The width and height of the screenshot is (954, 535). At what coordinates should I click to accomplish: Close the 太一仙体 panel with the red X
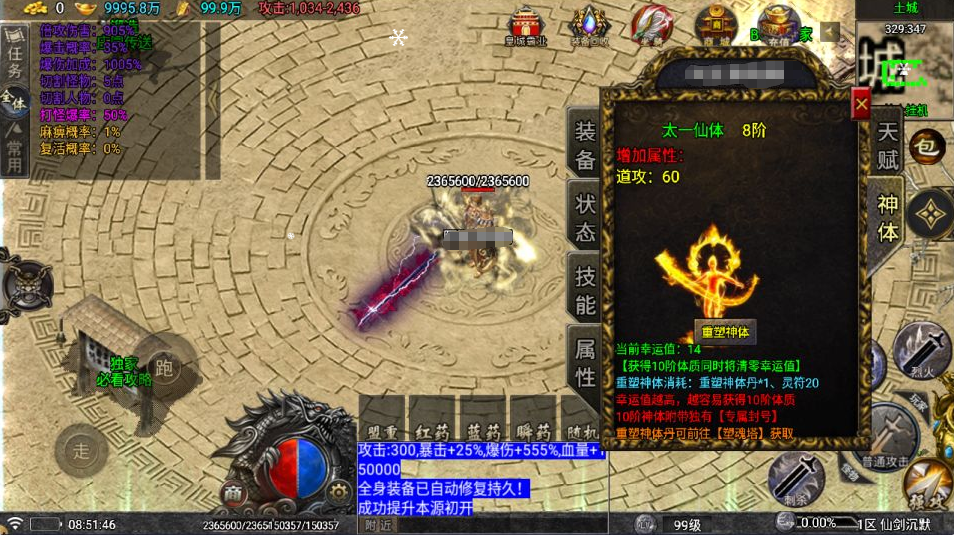coord(860,104)
